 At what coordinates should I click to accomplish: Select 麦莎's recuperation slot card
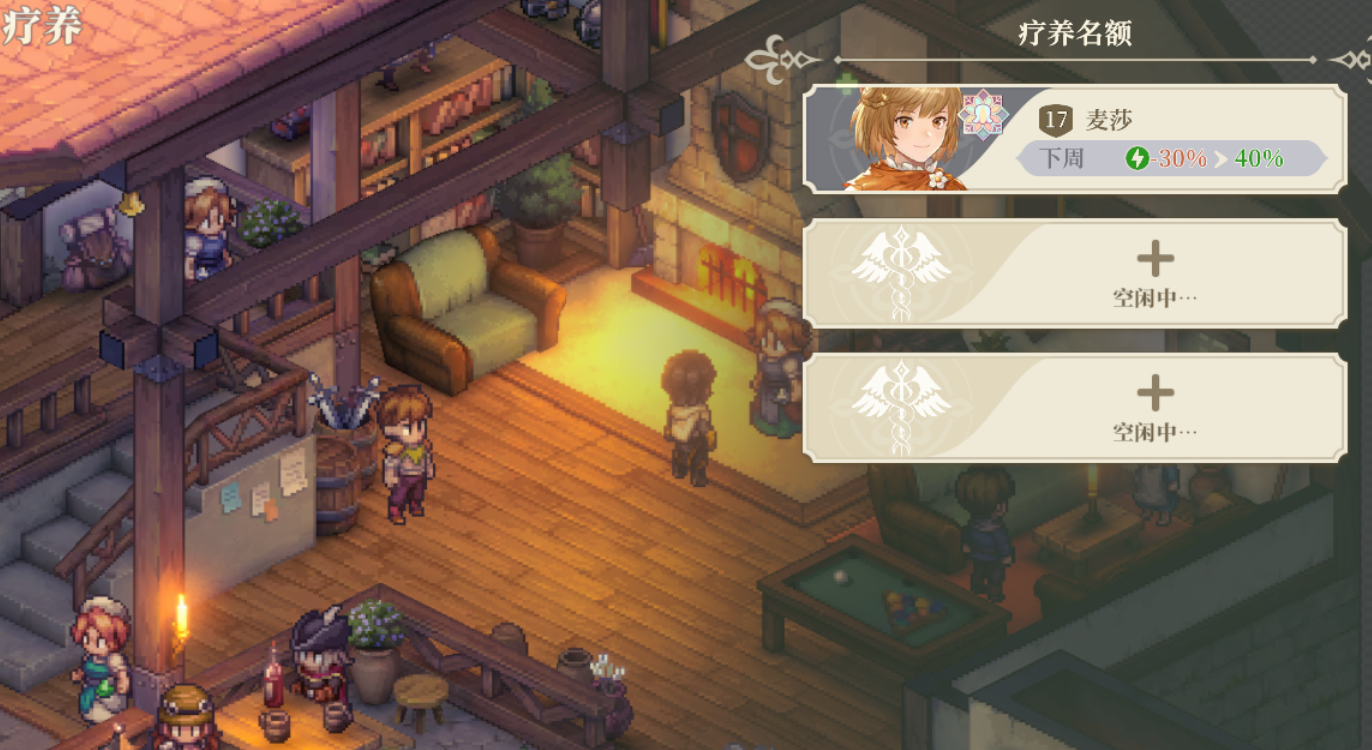[x=1075, y=139]
